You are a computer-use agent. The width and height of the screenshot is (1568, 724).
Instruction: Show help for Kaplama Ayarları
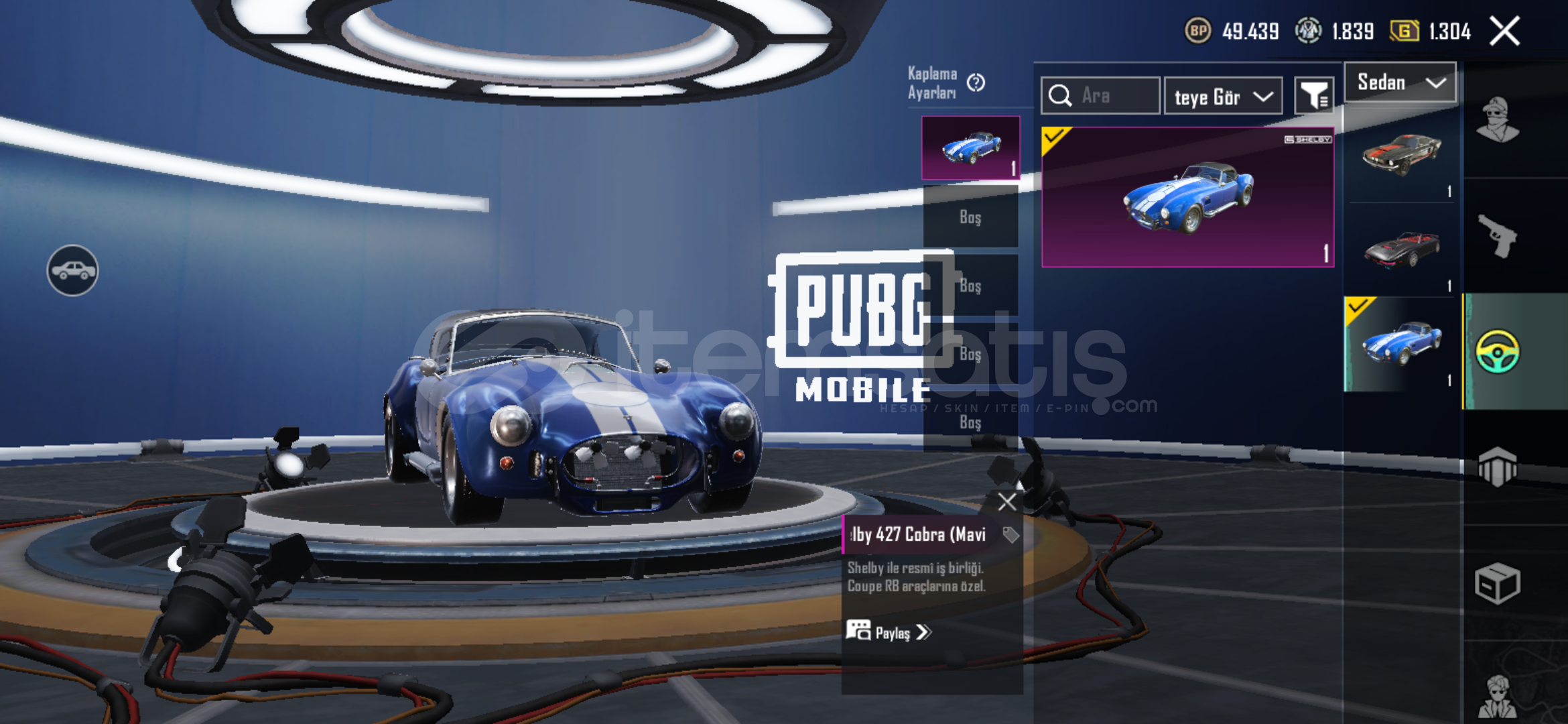(x=976, y=82)
